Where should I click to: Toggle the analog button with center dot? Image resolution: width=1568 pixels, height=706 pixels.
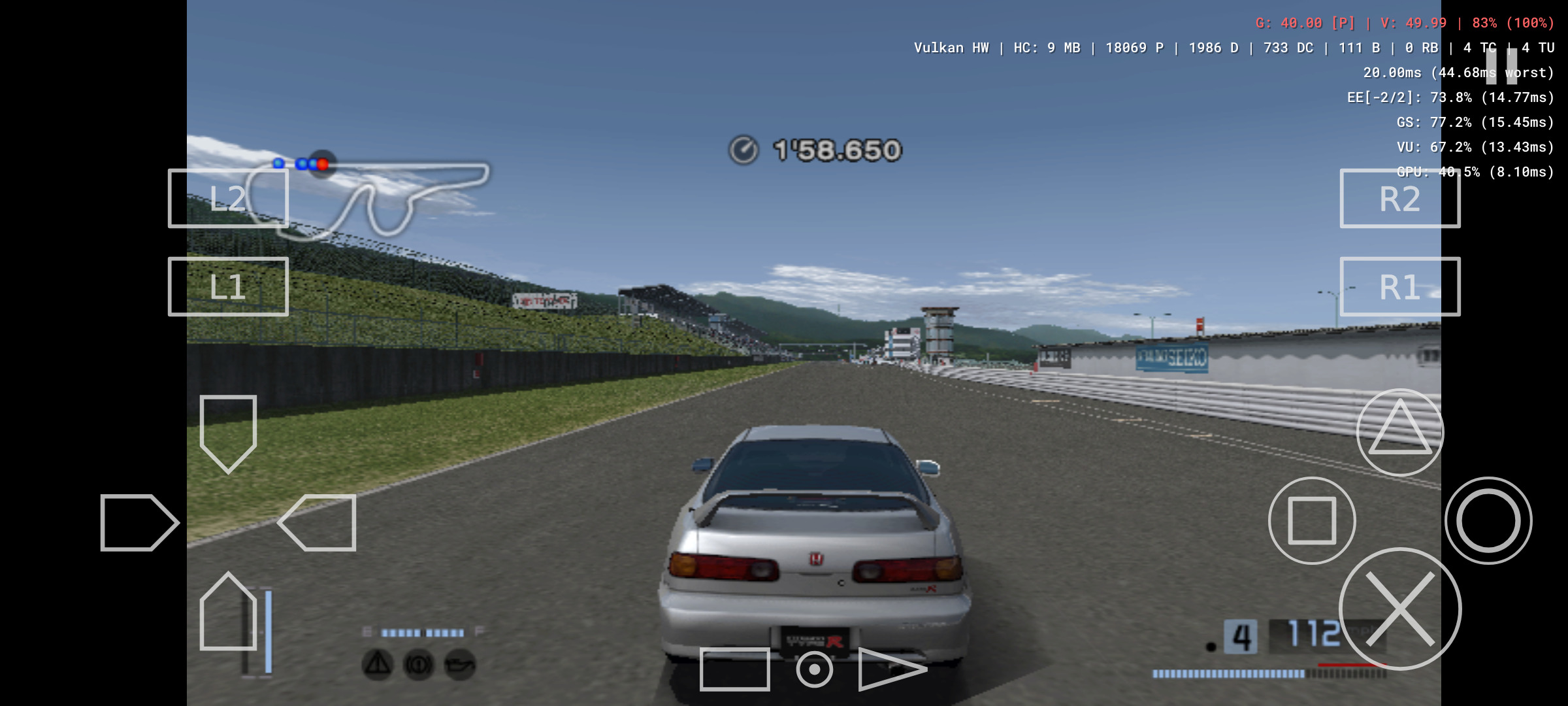[814, 669]
